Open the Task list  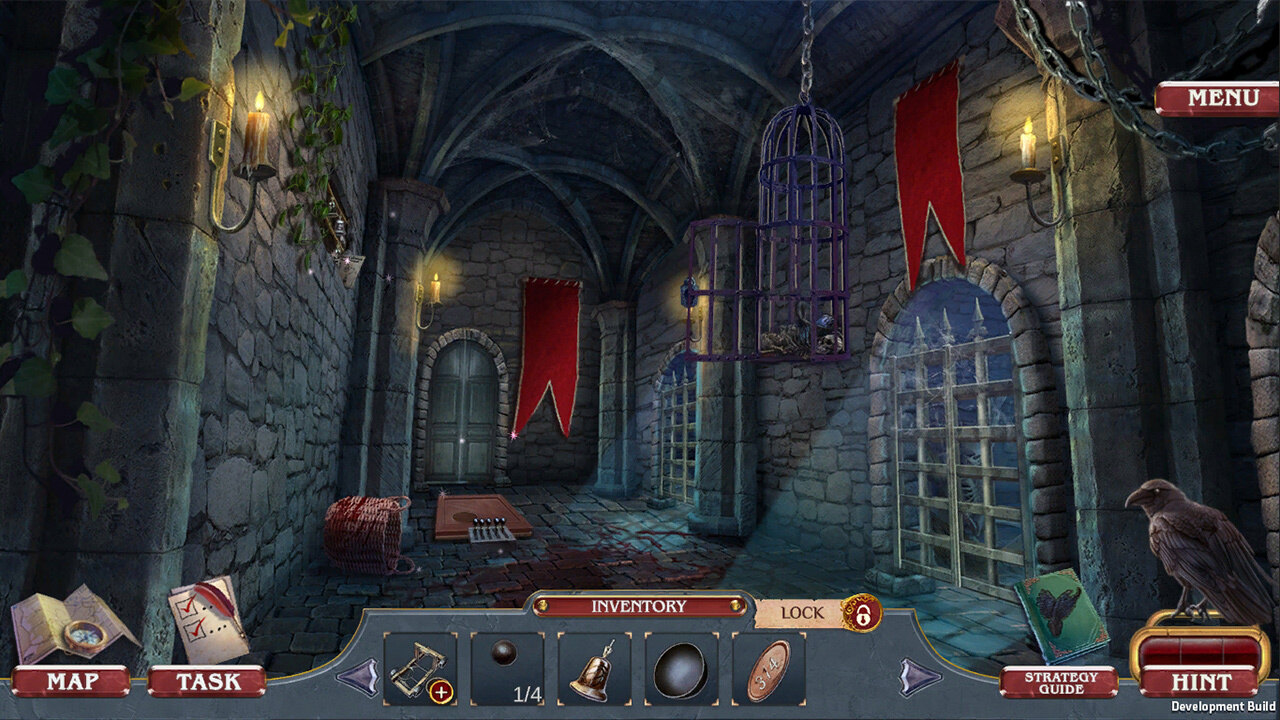pos(207,681)
